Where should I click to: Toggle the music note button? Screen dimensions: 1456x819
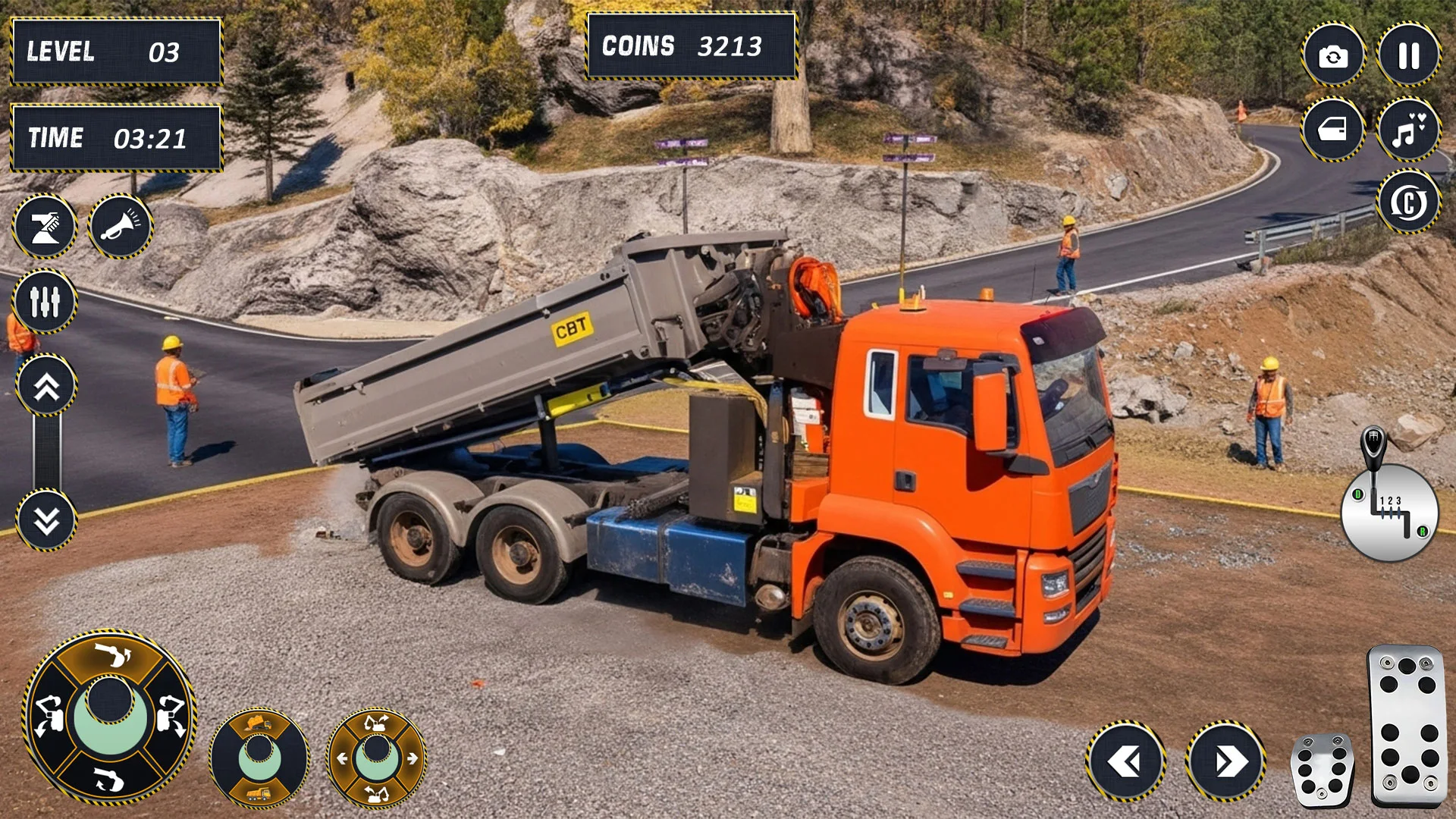1408,130
